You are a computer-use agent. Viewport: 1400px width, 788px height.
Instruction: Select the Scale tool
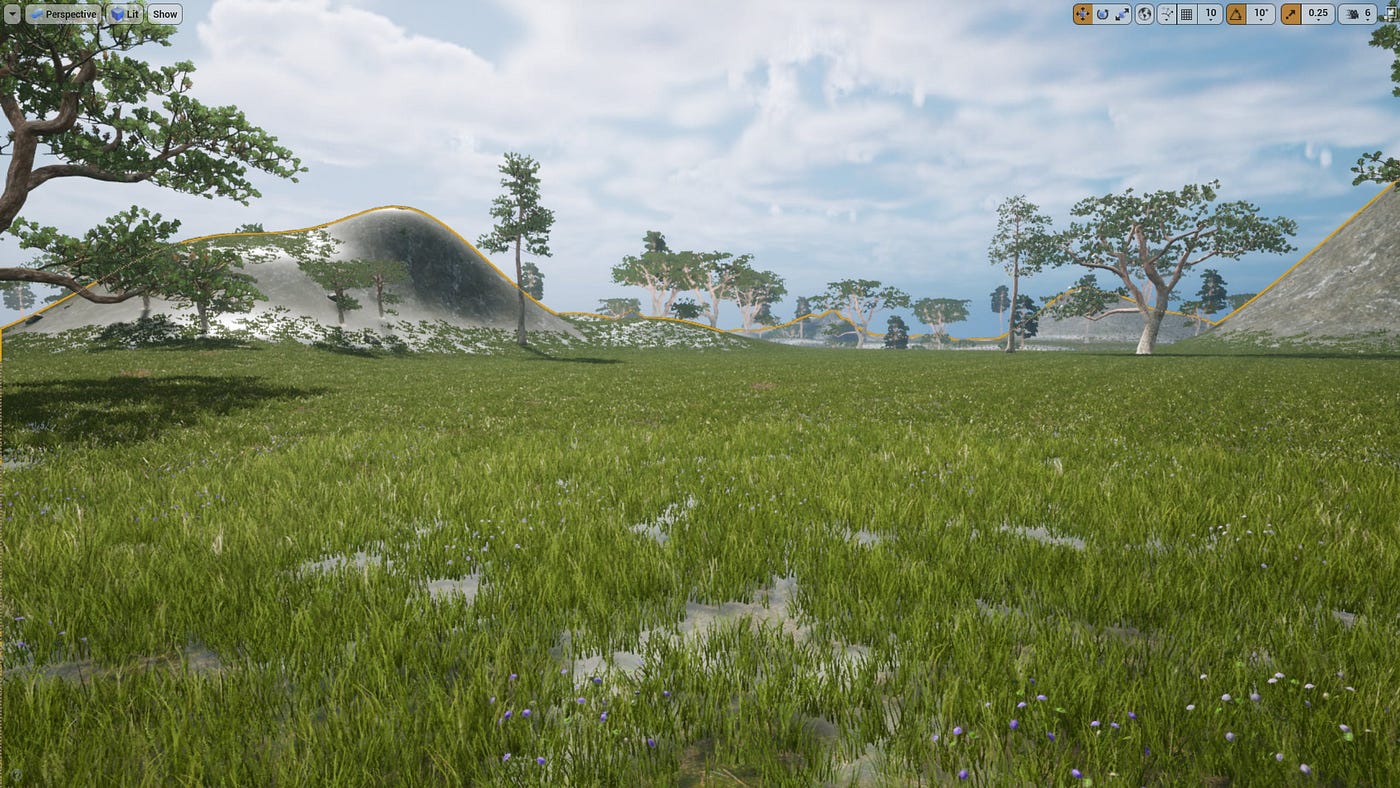click(1125, 13)
